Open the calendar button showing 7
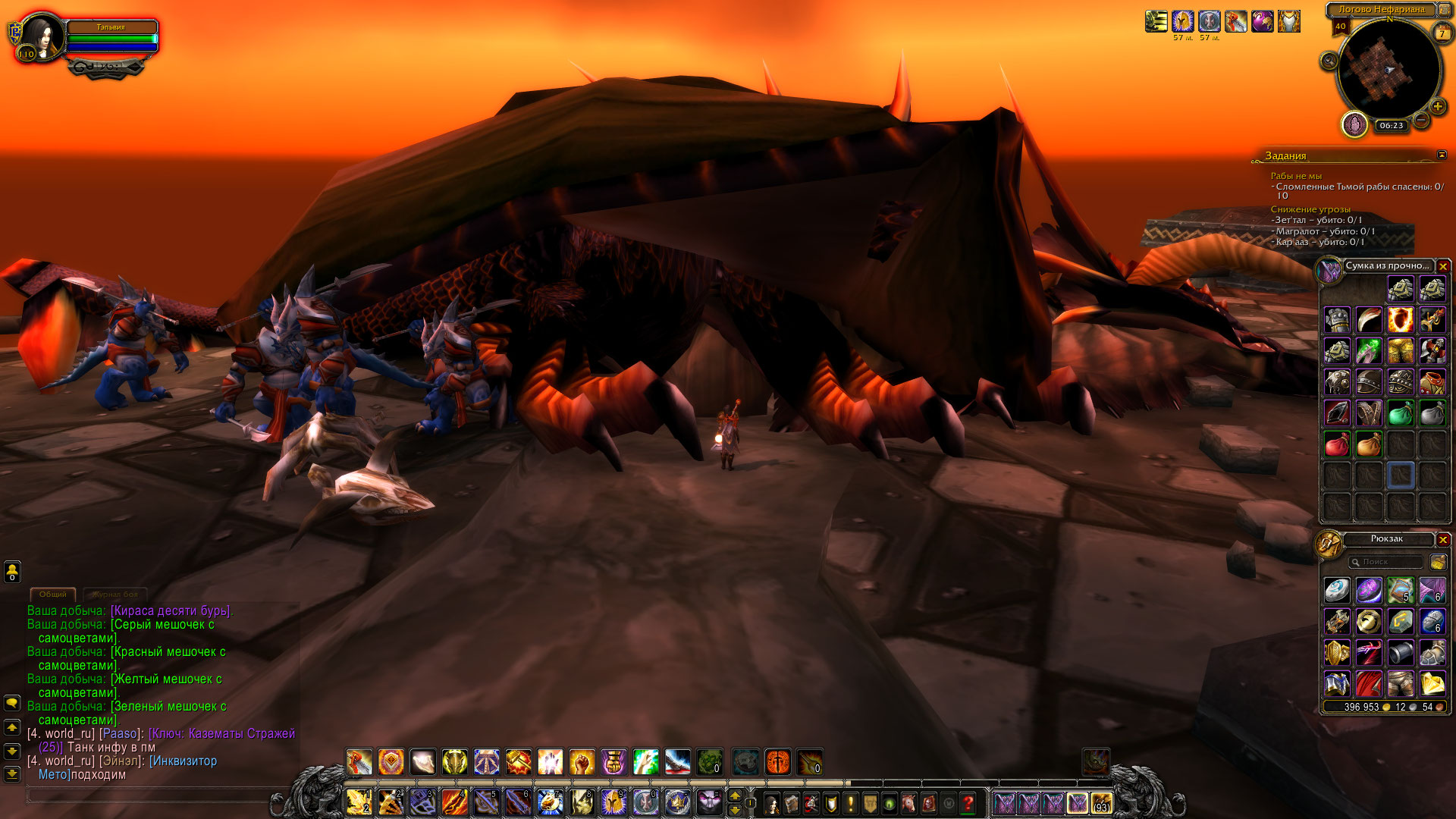1456x819 pixels. click(1442, 33)
